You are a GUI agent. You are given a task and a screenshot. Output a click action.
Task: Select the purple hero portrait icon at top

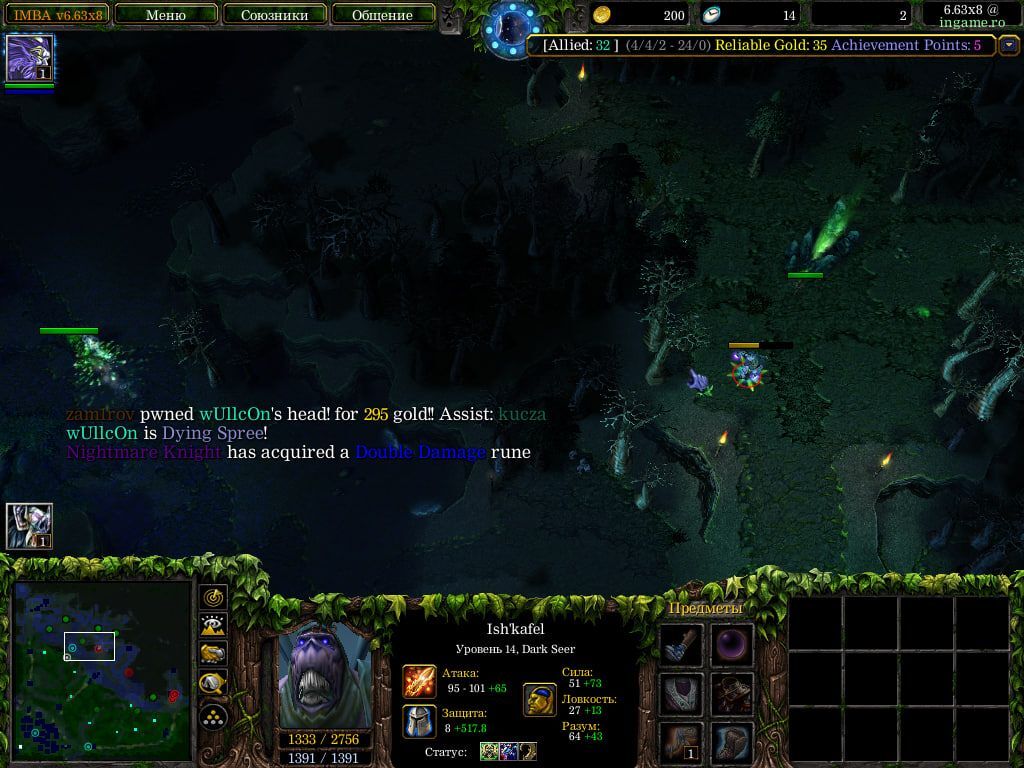pos(30,58)
